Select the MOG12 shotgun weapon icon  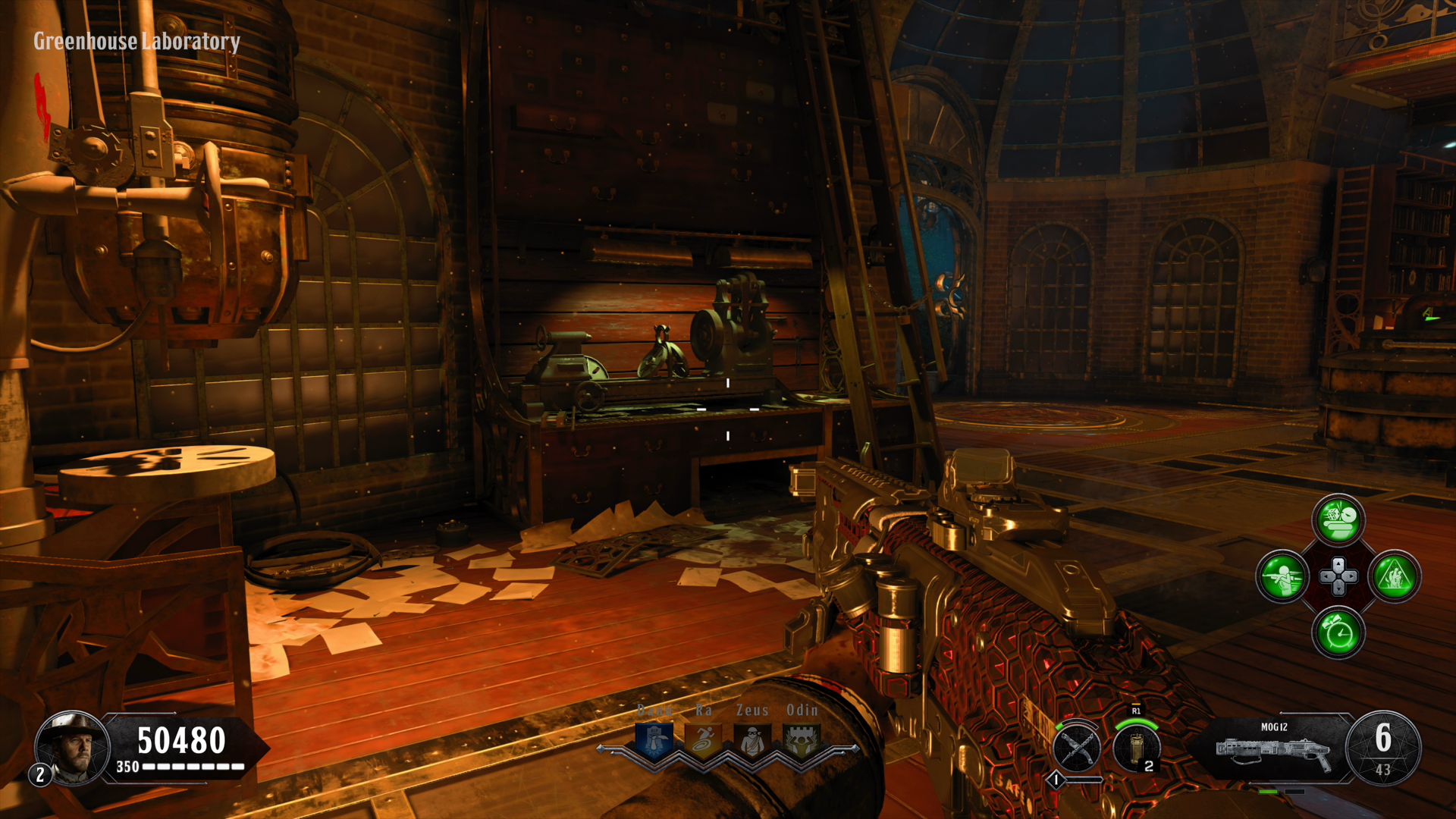tap(1274, 749)
